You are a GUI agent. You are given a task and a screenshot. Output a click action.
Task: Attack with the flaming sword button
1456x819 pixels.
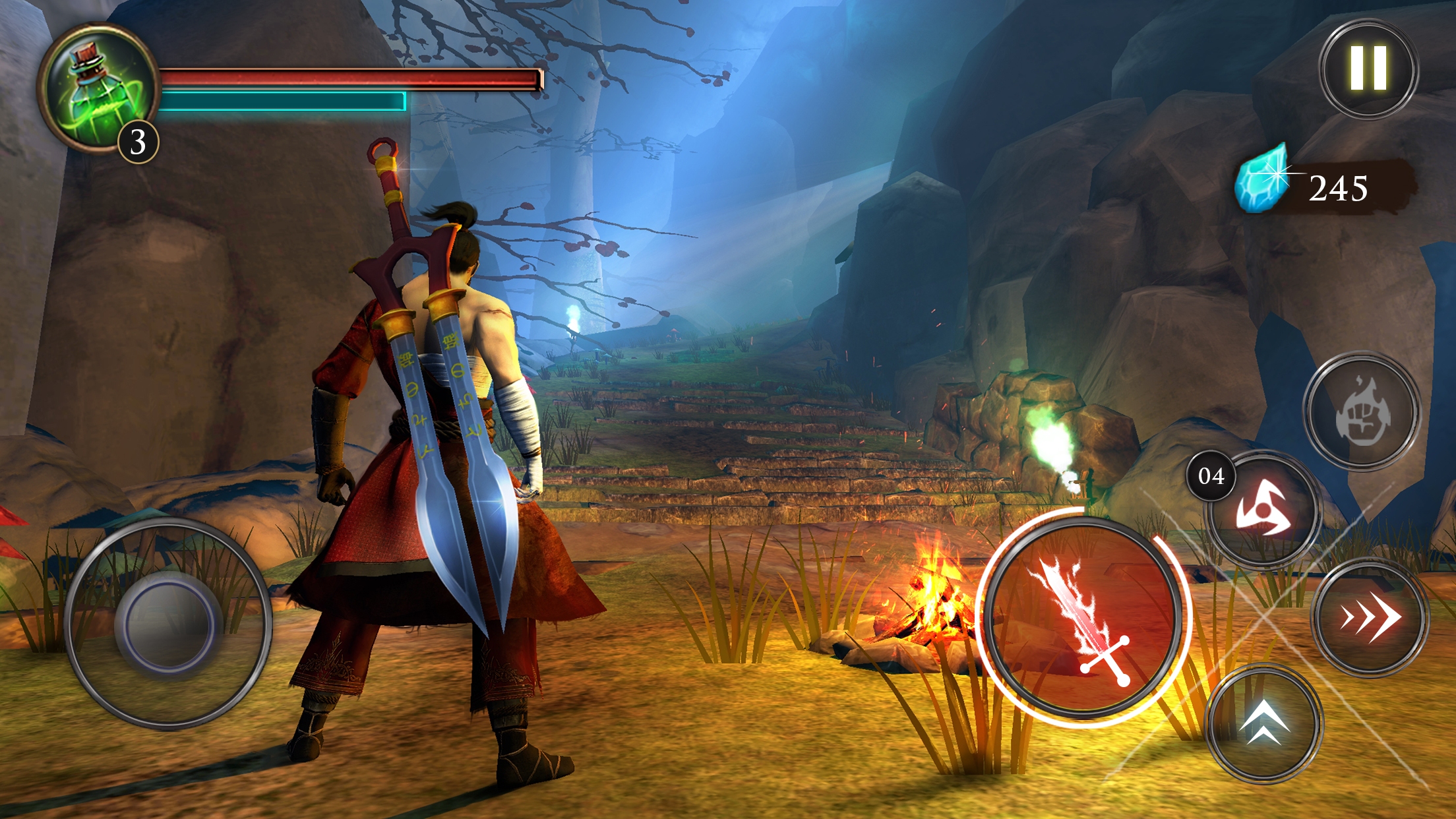(x=1082, y=618)
